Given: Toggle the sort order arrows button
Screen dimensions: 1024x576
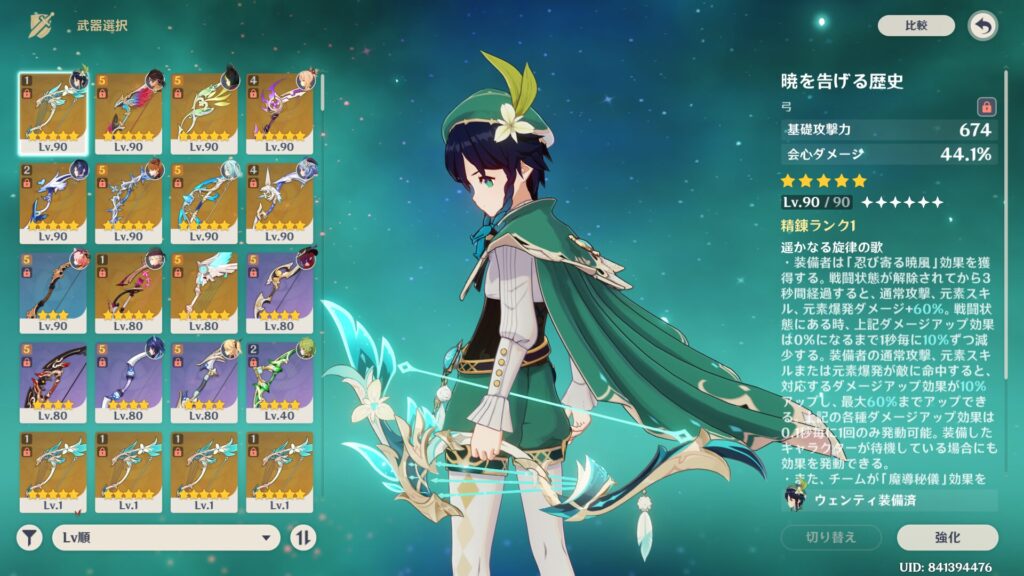Looking at the screenshot, I should (303, 538).
